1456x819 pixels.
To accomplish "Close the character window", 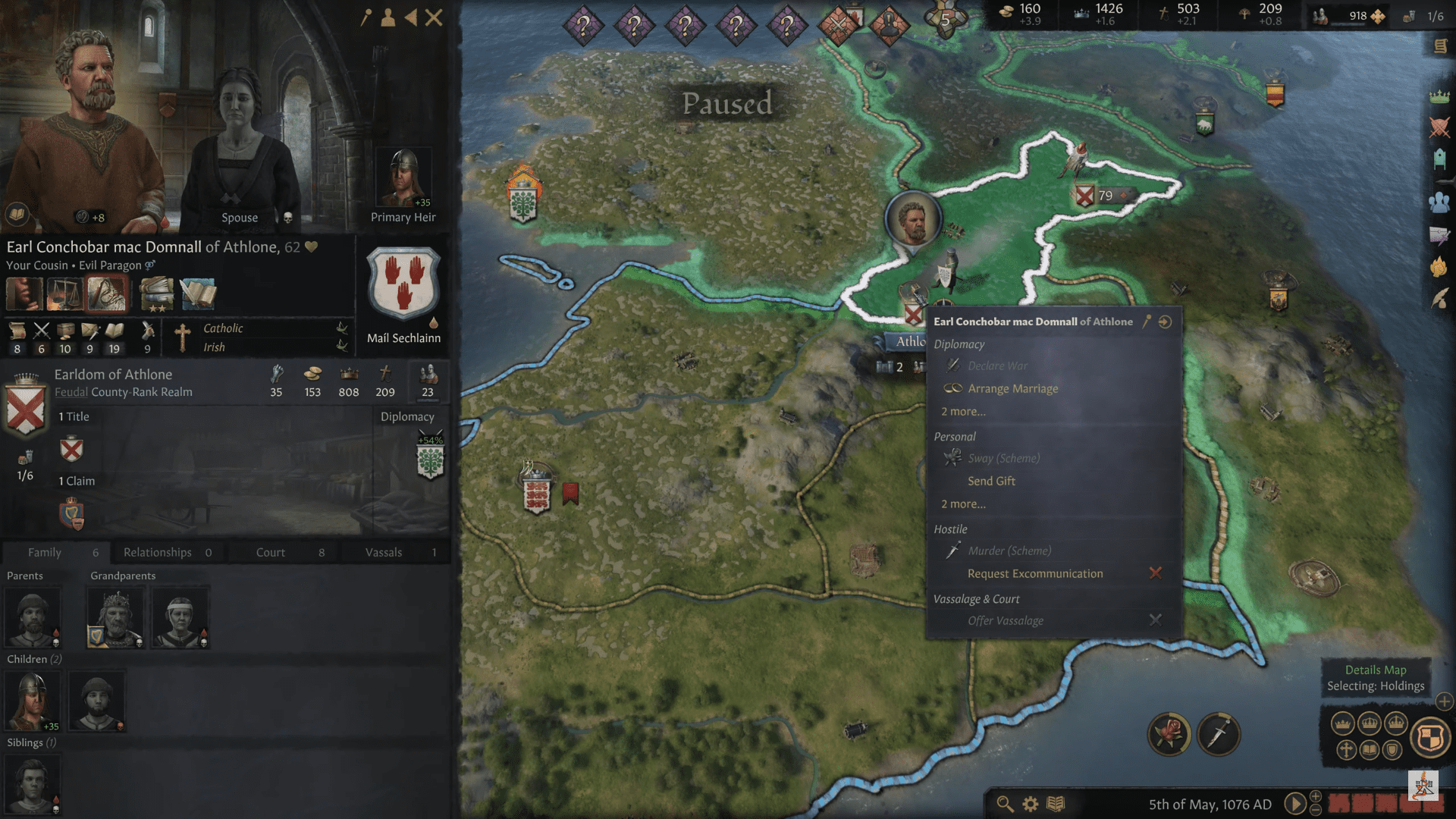I will (x=434, y=17).
